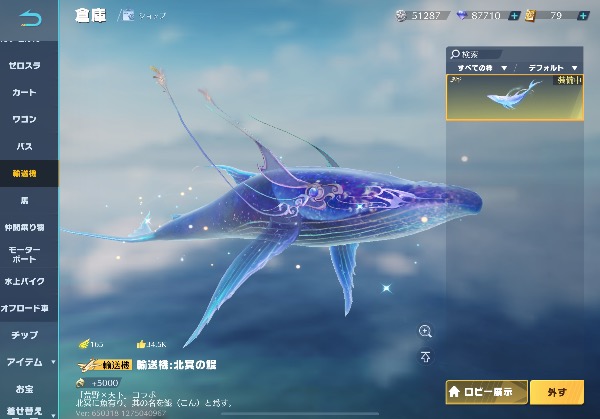The width and height of the screenshot is (600, 419).
Task: Open the すべての枠 filter dropdown
Action: tap(477, 68)
